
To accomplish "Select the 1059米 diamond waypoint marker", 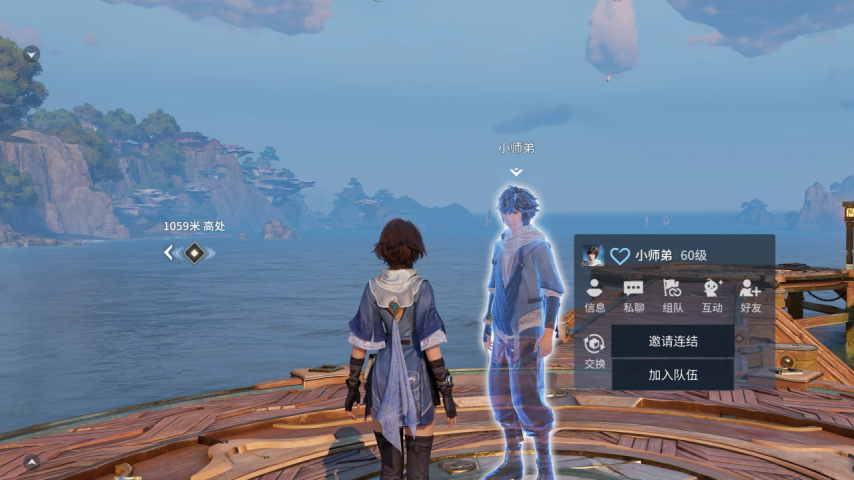I will pyautogui.click(x=194, y=253).
